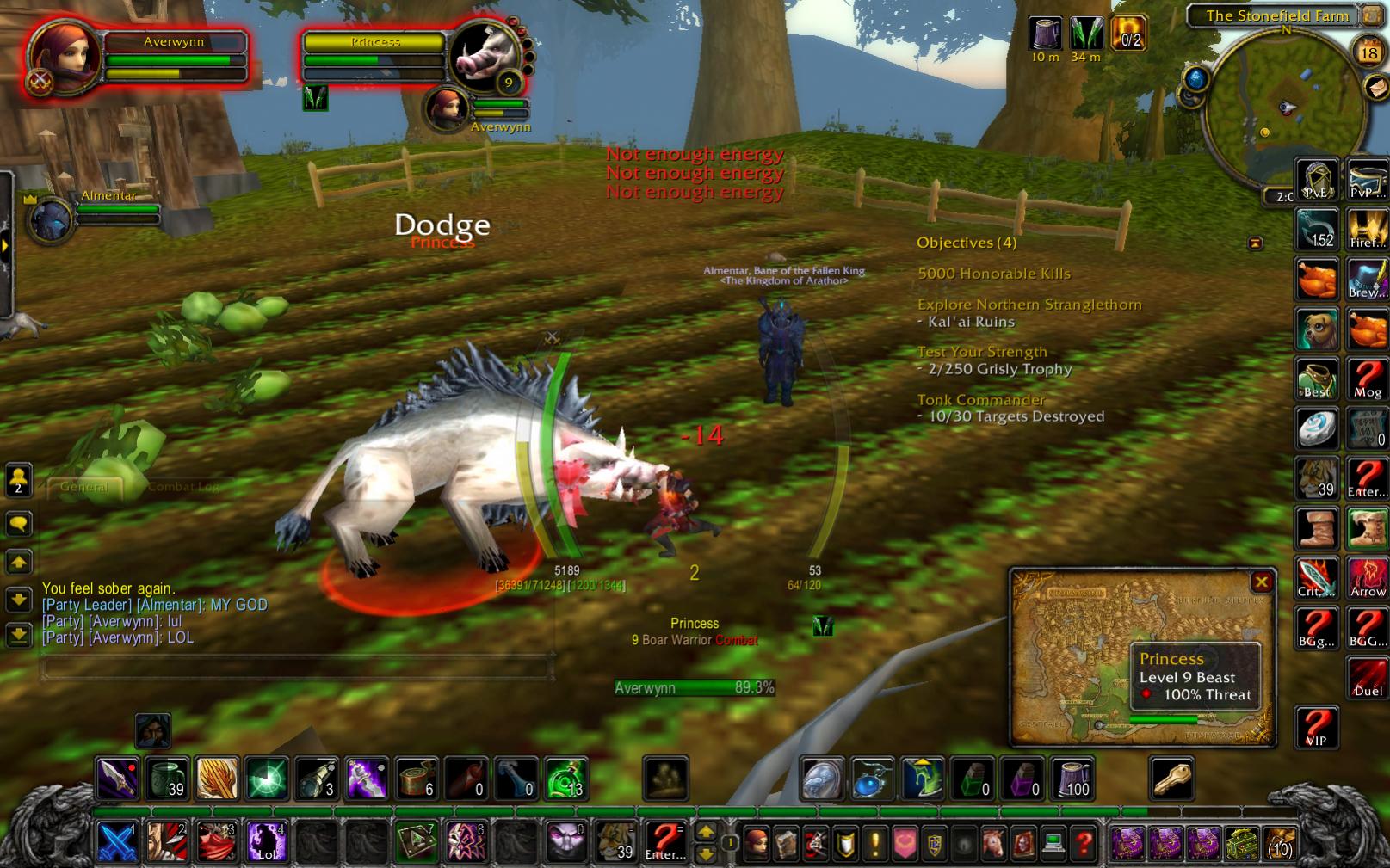The width and height of the screenshot is (1390, 868).
Task: Open the character info micro button
Action: coord(757,844)
